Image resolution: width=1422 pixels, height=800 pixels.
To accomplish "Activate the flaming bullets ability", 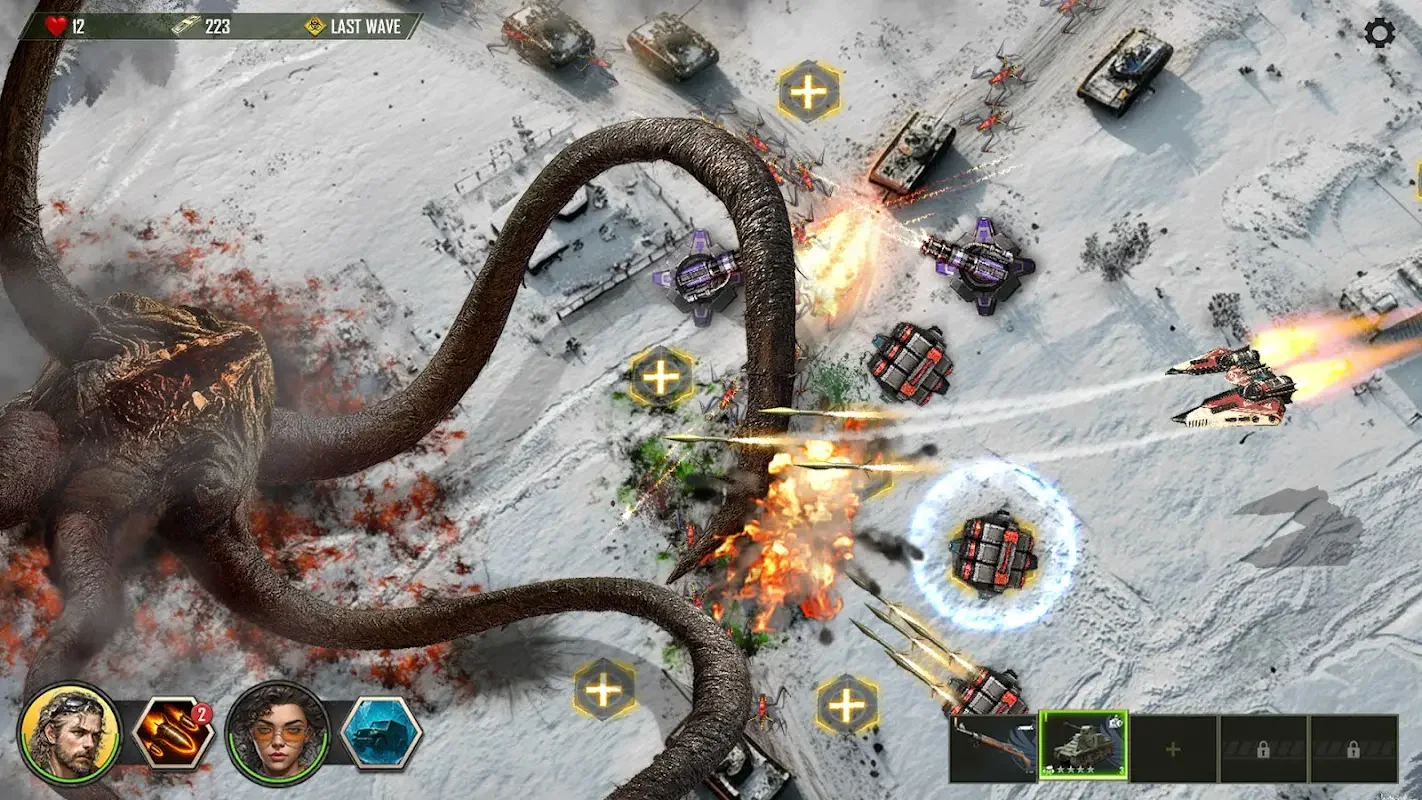I will (173, 732).
